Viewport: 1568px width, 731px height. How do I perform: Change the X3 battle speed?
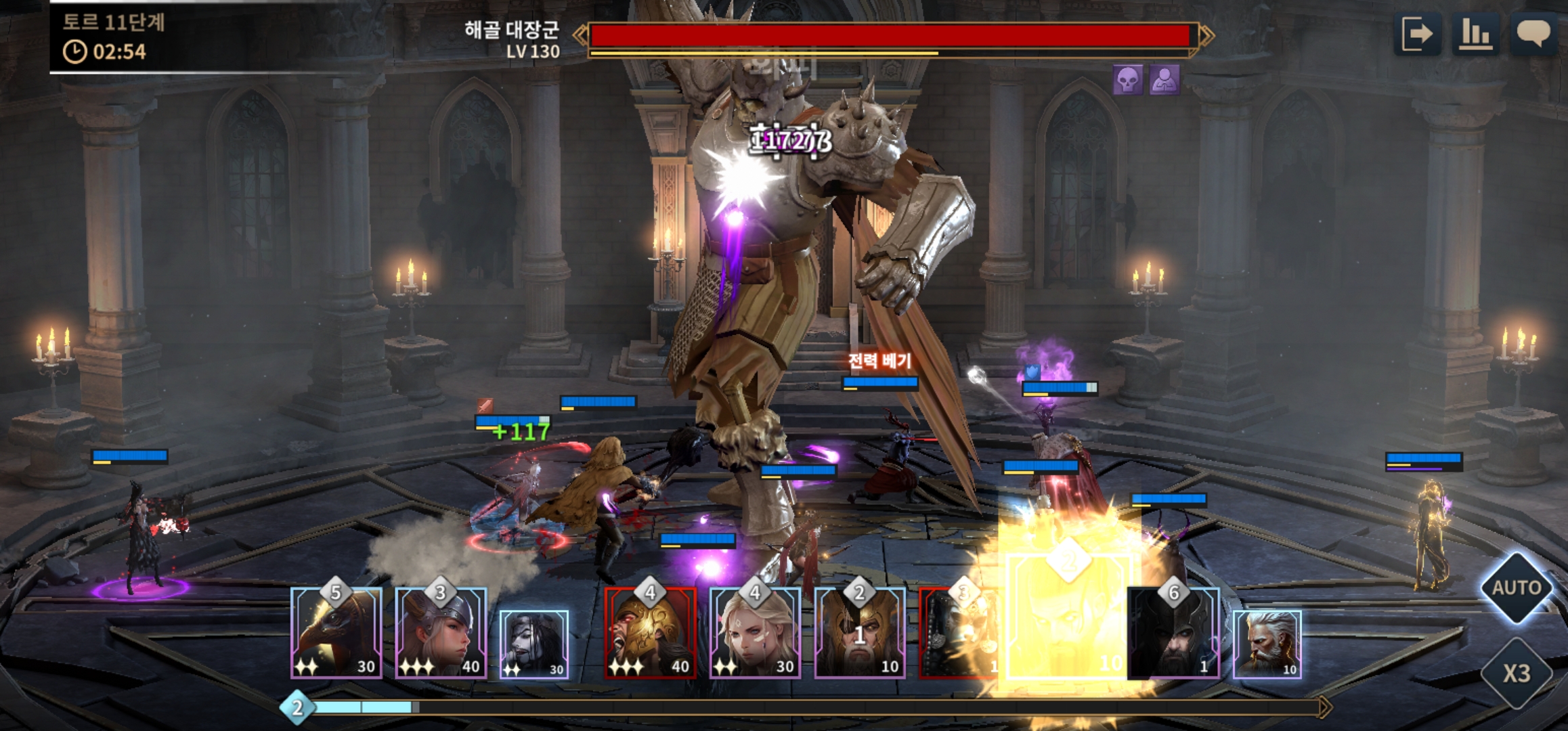point(1517,673)
